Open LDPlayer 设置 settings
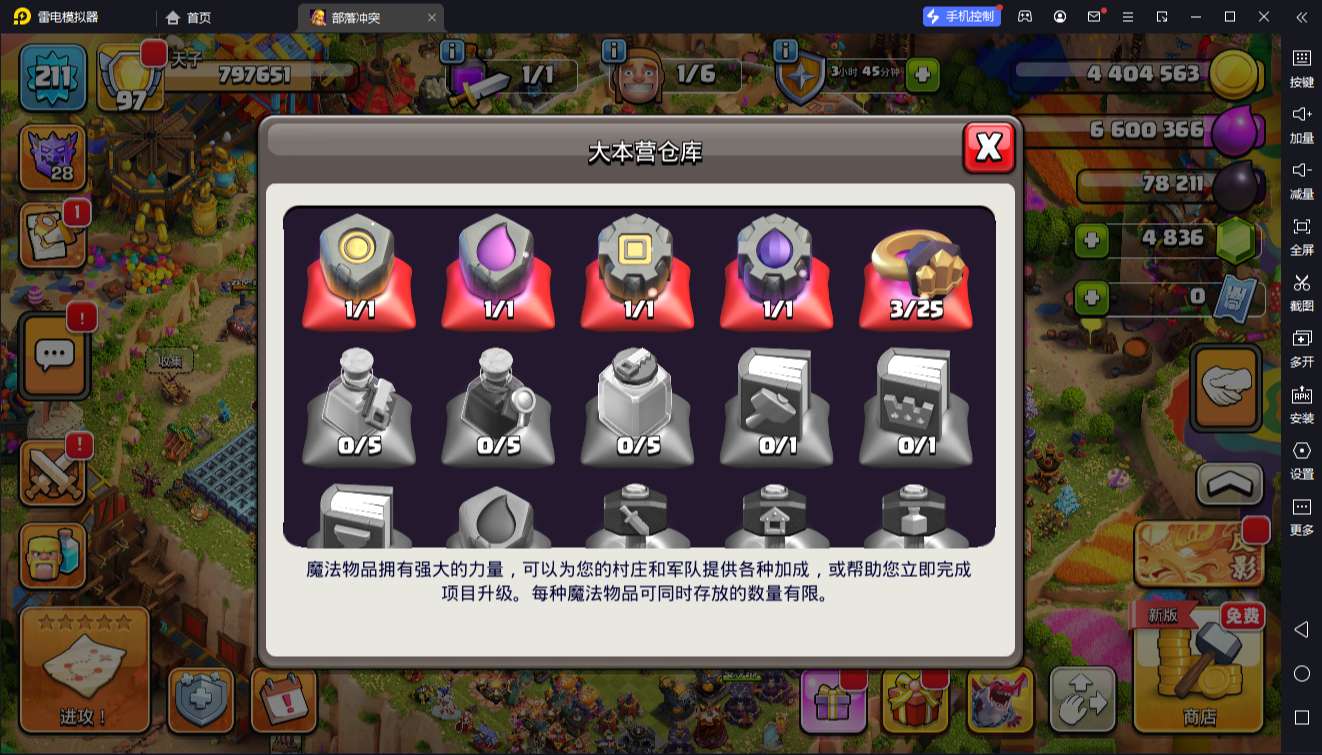1322x755 pixels. [x=1302, y=460]
